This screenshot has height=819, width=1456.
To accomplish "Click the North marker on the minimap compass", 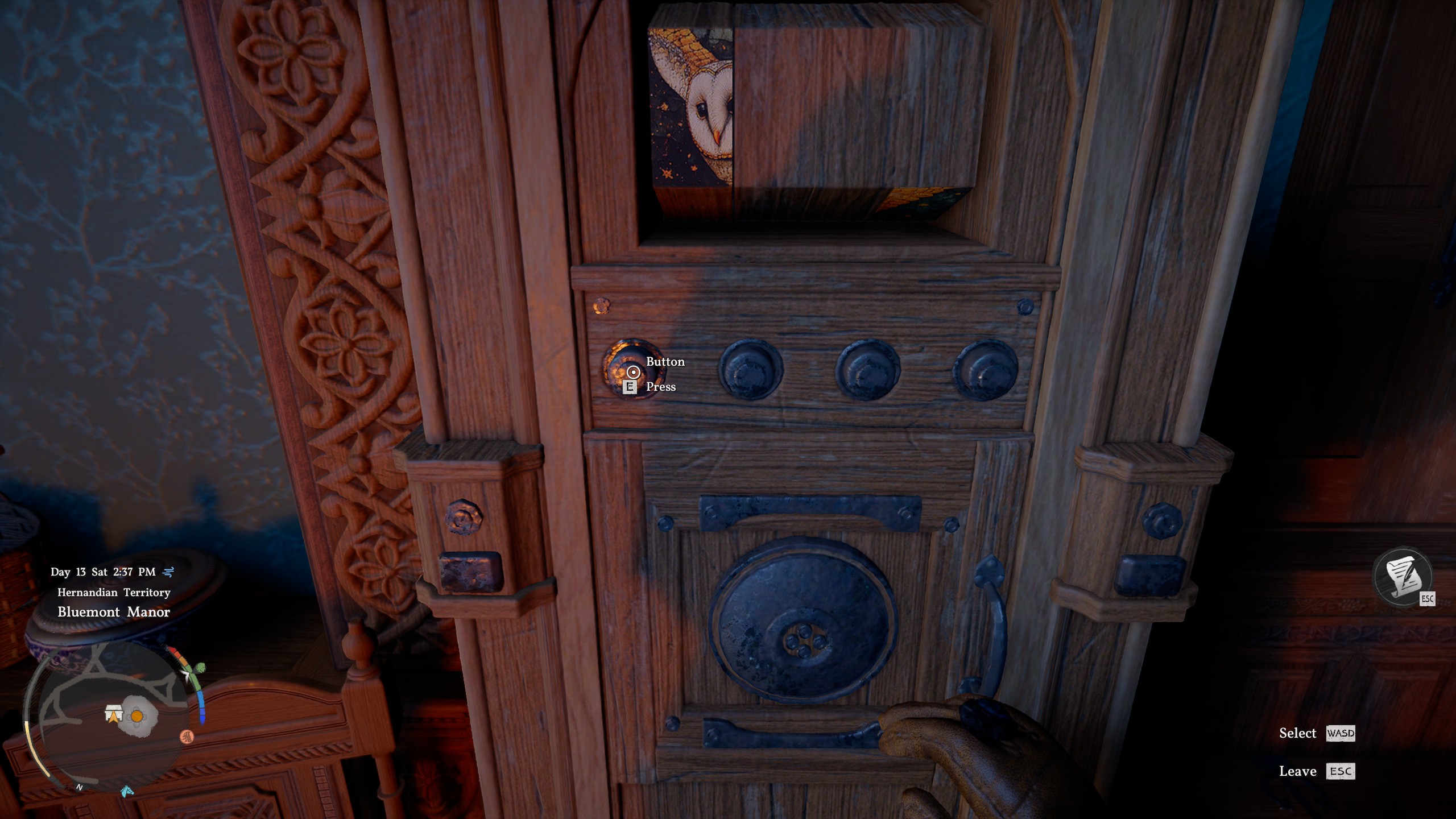I will pos(80,788).
